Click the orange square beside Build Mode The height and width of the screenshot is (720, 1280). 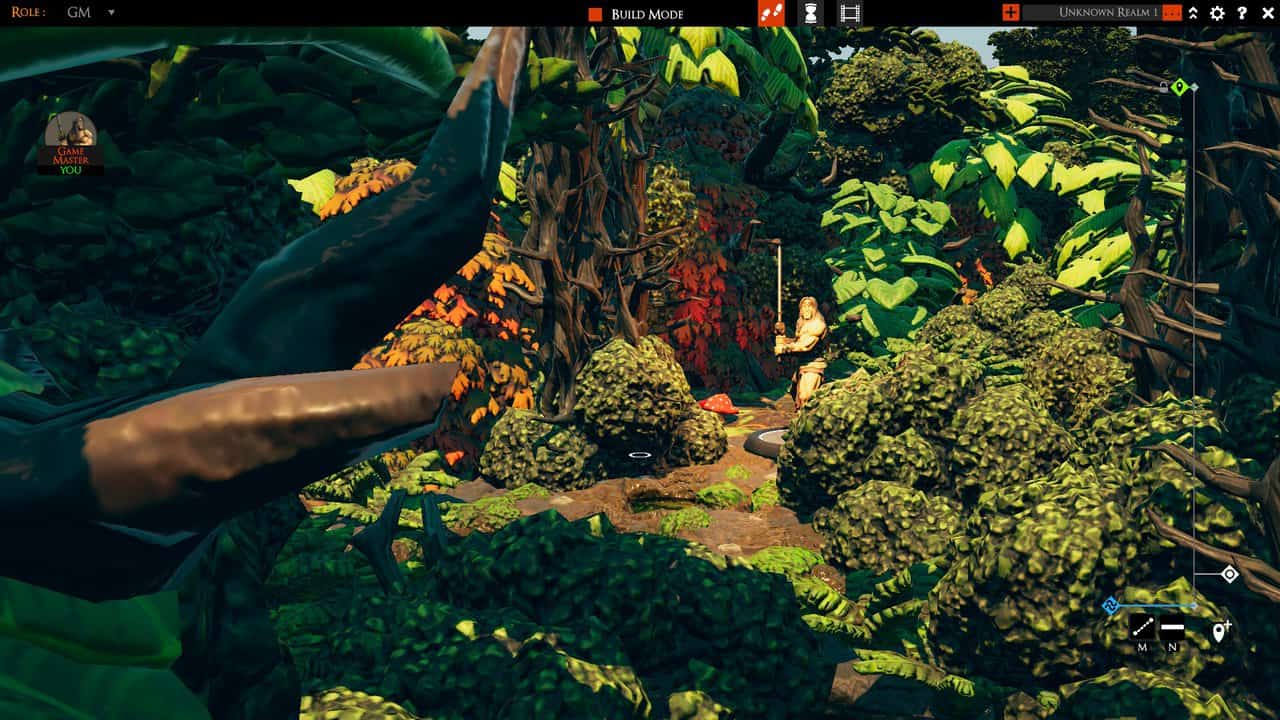coord(594,14)
